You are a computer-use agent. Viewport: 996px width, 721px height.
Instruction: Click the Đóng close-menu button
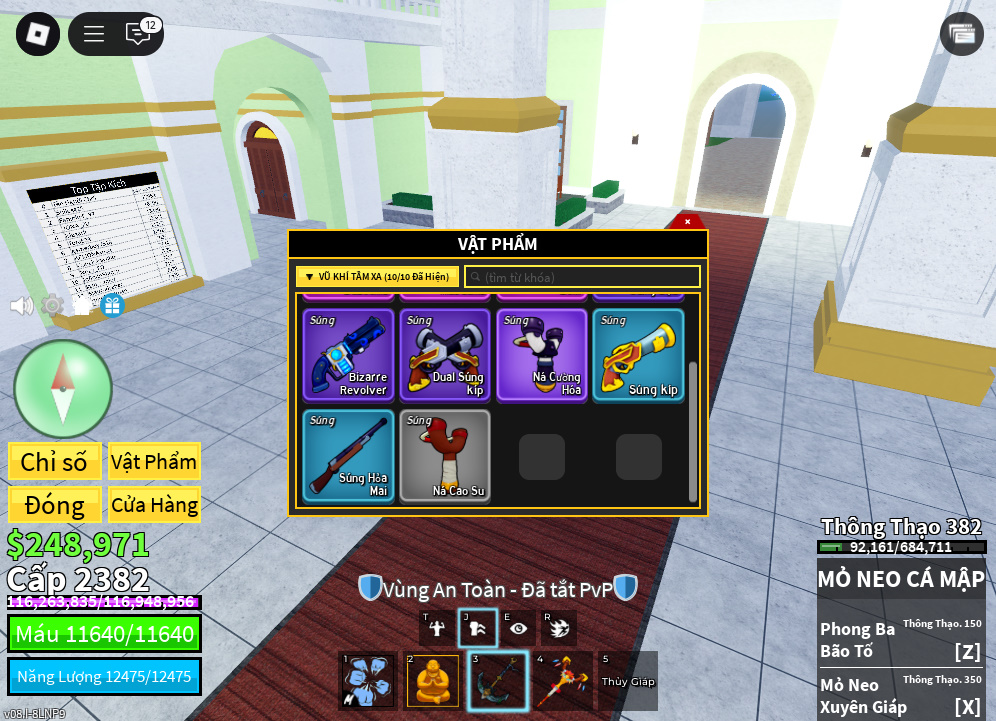[54, 505]
